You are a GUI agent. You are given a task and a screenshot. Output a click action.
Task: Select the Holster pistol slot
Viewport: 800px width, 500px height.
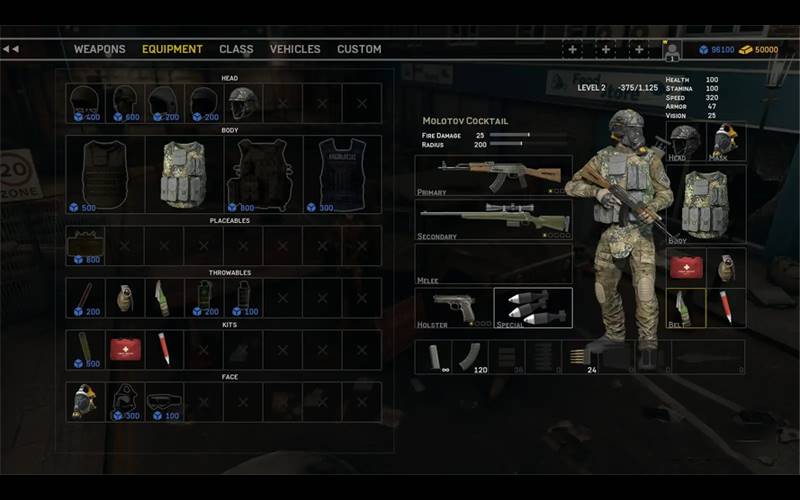coord(454,308)
